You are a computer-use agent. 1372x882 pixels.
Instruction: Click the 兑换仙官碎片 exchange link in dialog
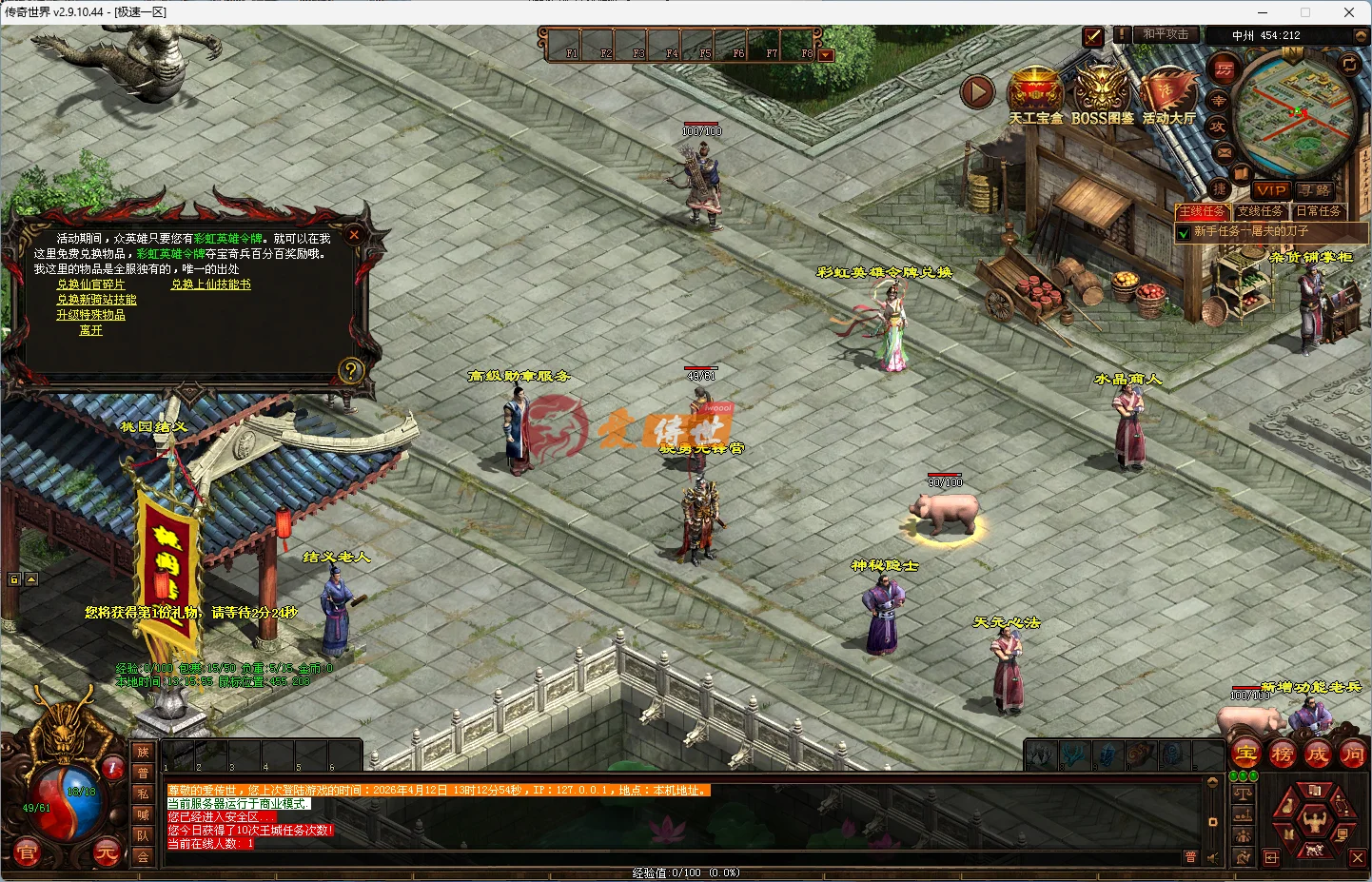[91, 284]
